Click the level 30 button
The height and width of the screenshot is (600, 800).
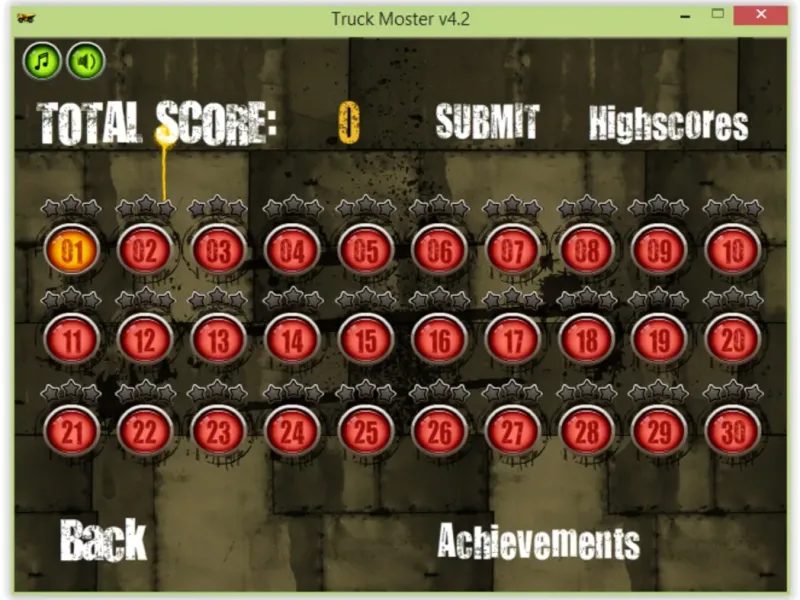733,432
